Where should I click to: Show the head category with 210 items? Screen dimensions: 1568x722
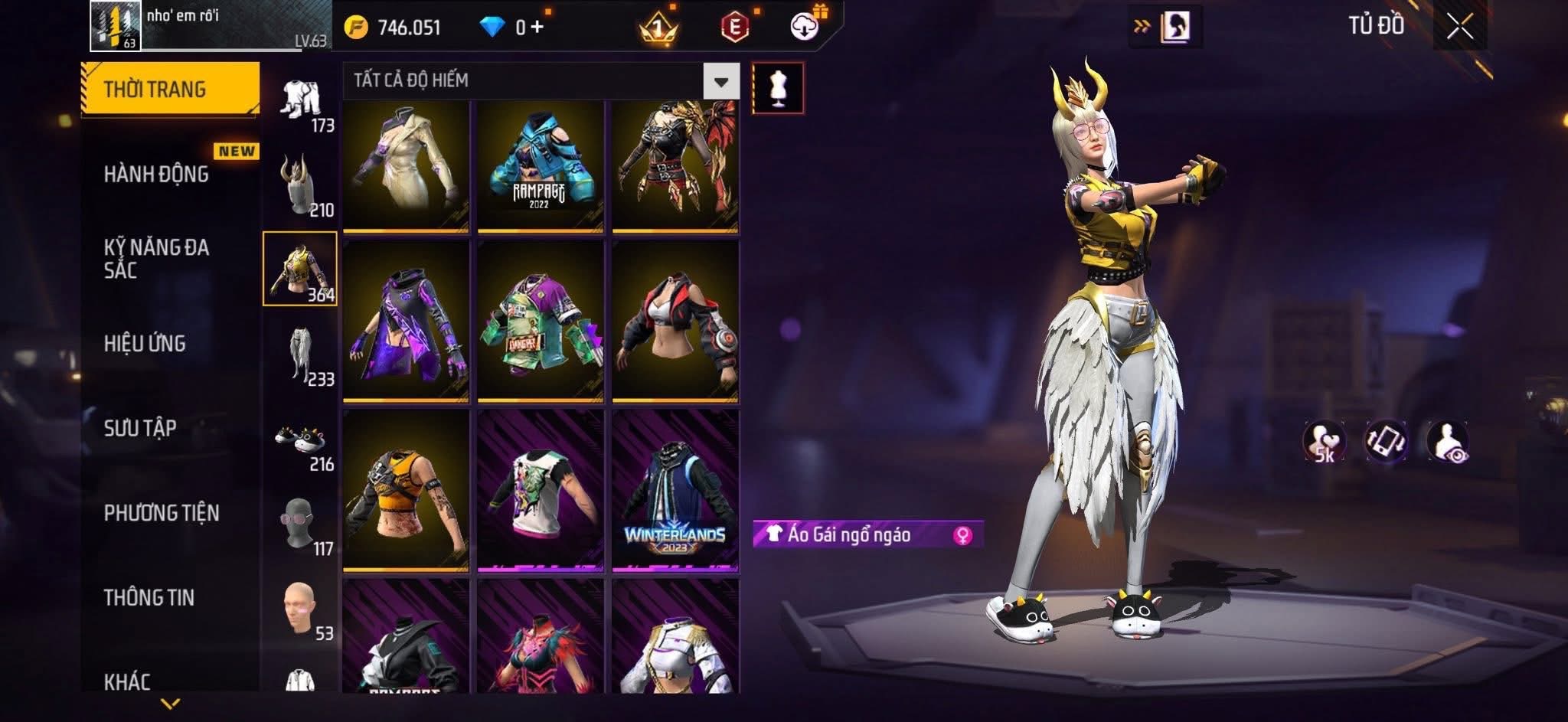click(301, 185)
